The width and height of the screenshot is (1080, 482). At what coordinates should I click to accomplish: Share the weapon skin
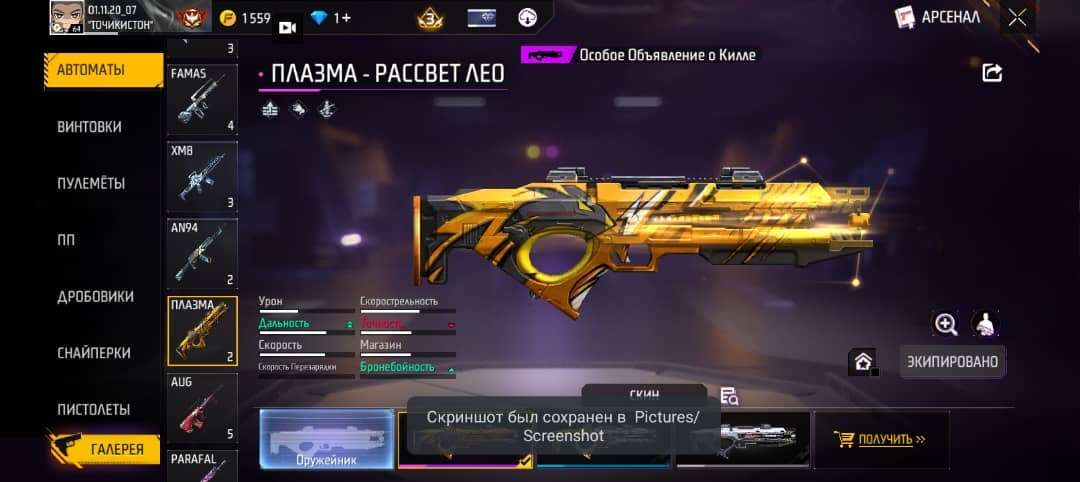click(x=992, y=72)
